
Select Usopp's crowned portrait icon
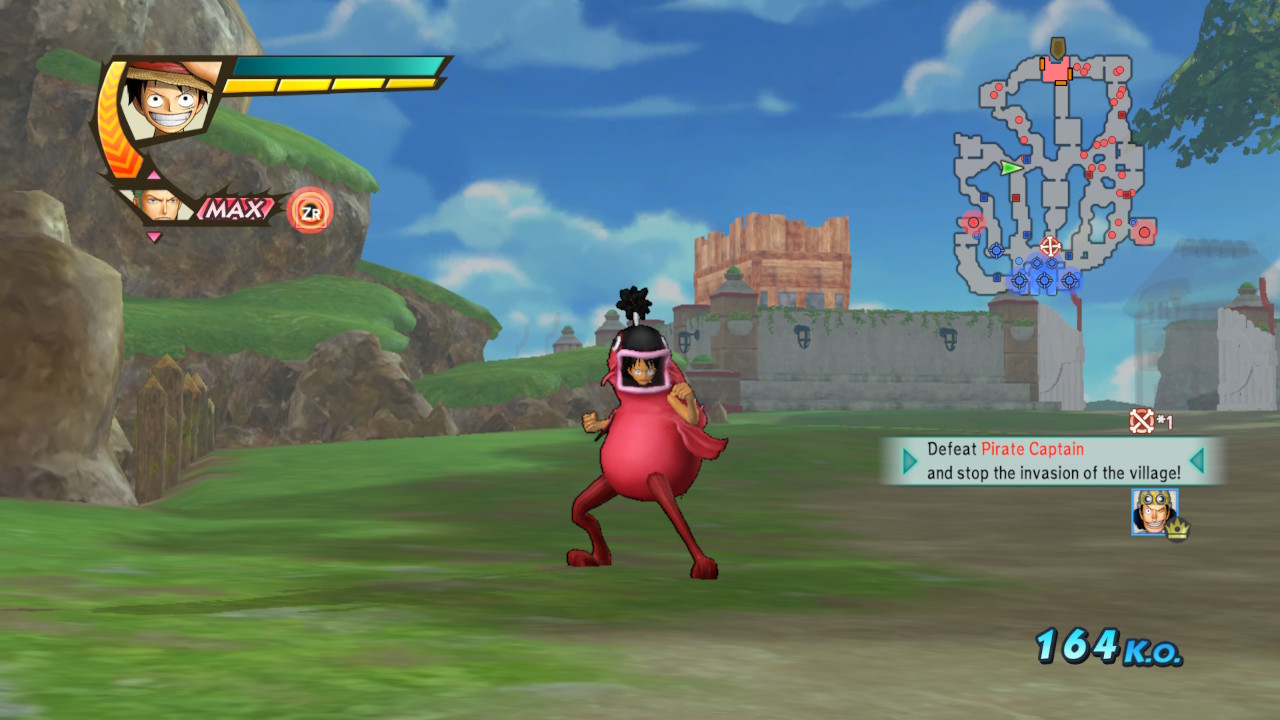coord(1154,511)
